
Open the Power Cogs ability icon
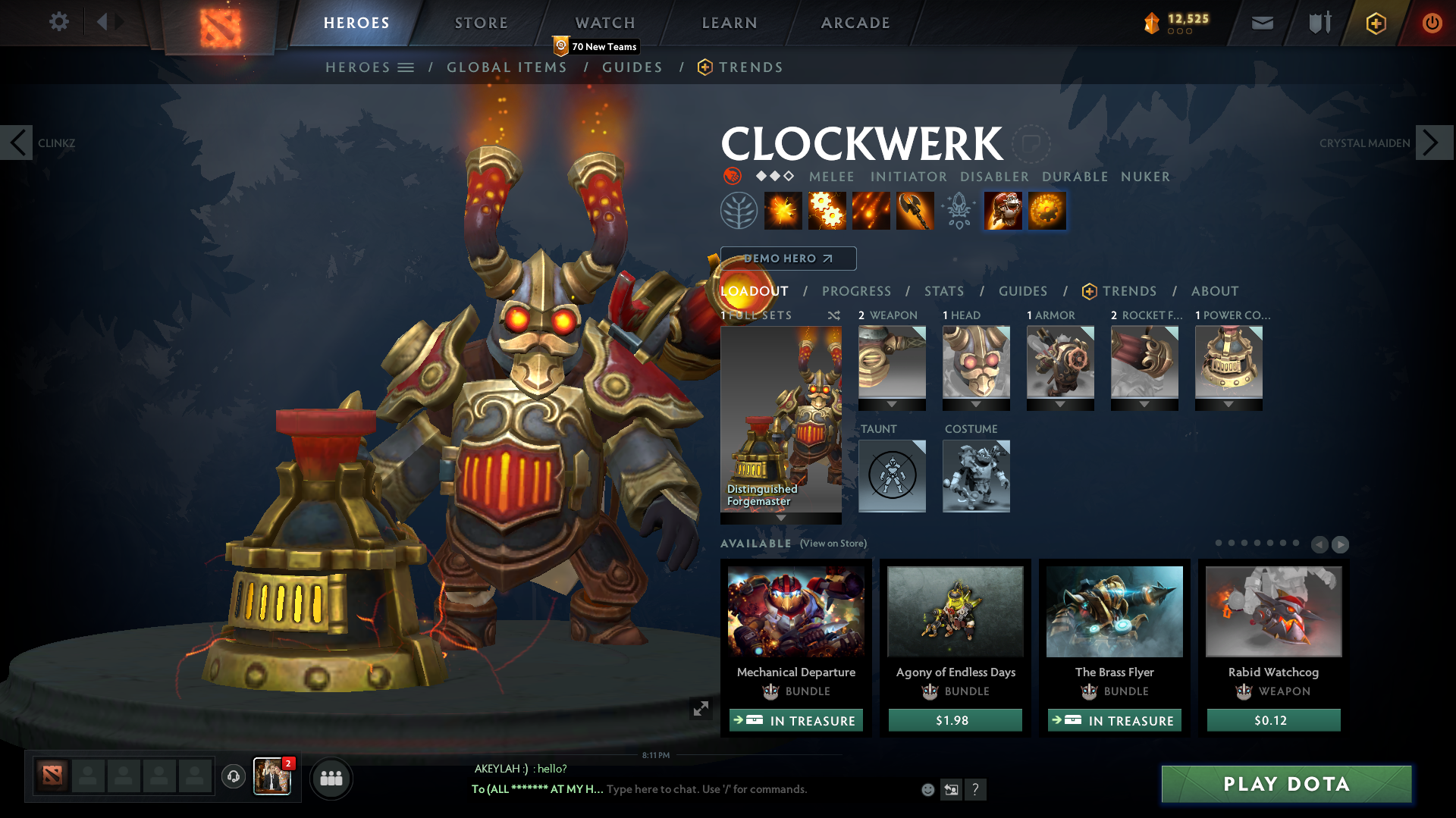click(827, 211)
